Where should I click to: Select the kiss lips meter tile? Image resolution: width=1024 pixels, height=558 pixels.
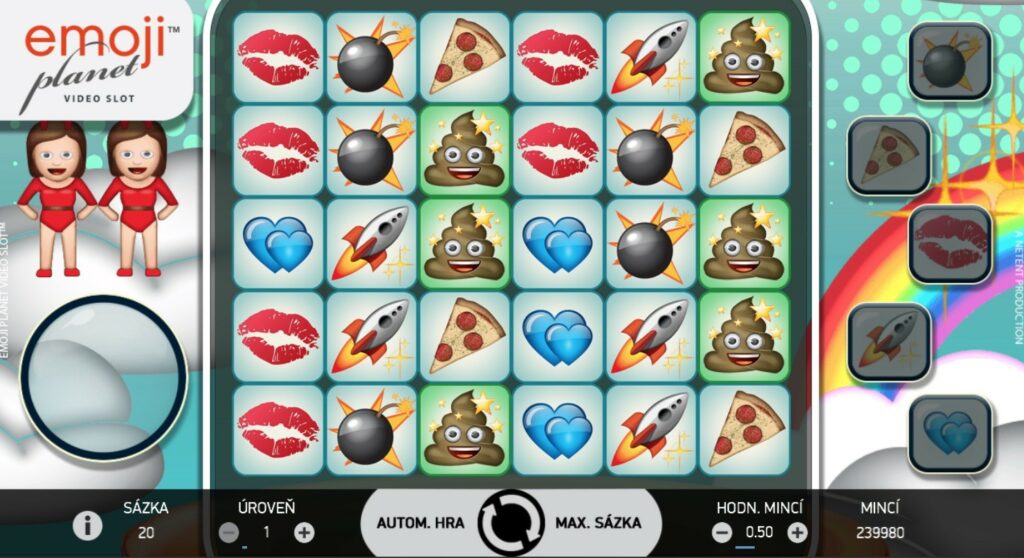949,244
